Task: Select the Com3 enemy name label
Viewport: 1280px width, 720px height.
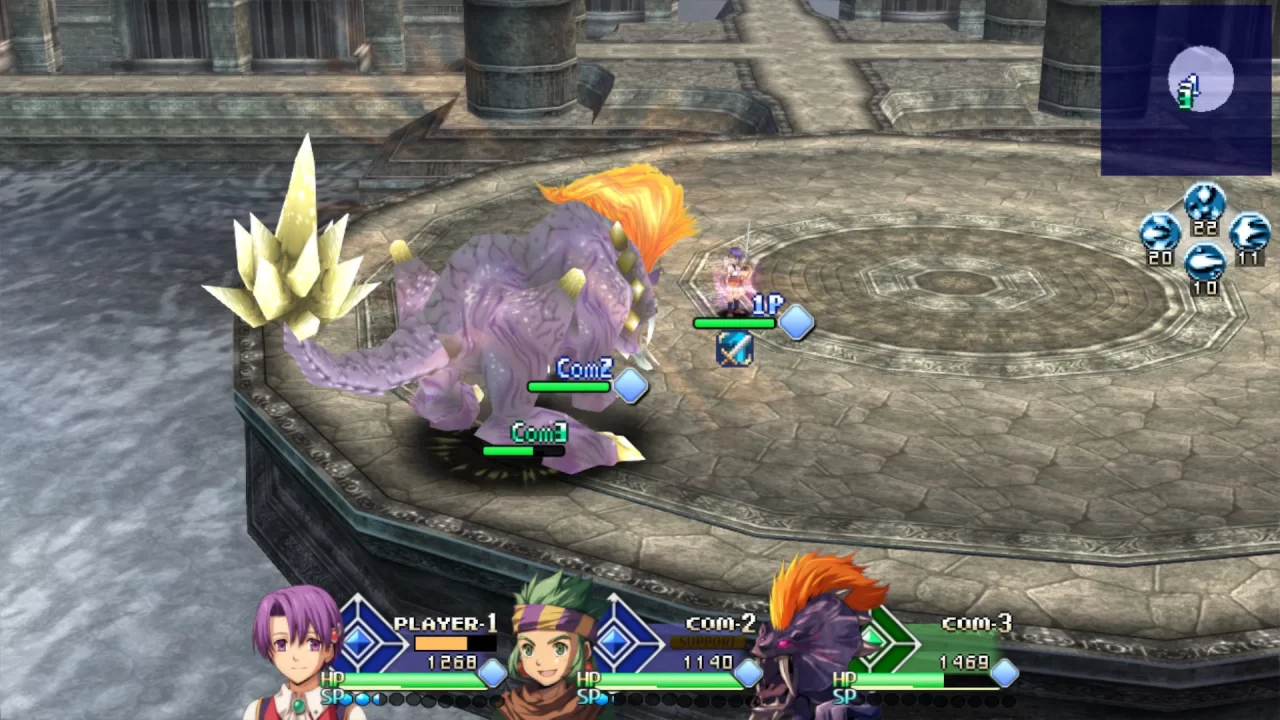Action: [x=538, y=432]
